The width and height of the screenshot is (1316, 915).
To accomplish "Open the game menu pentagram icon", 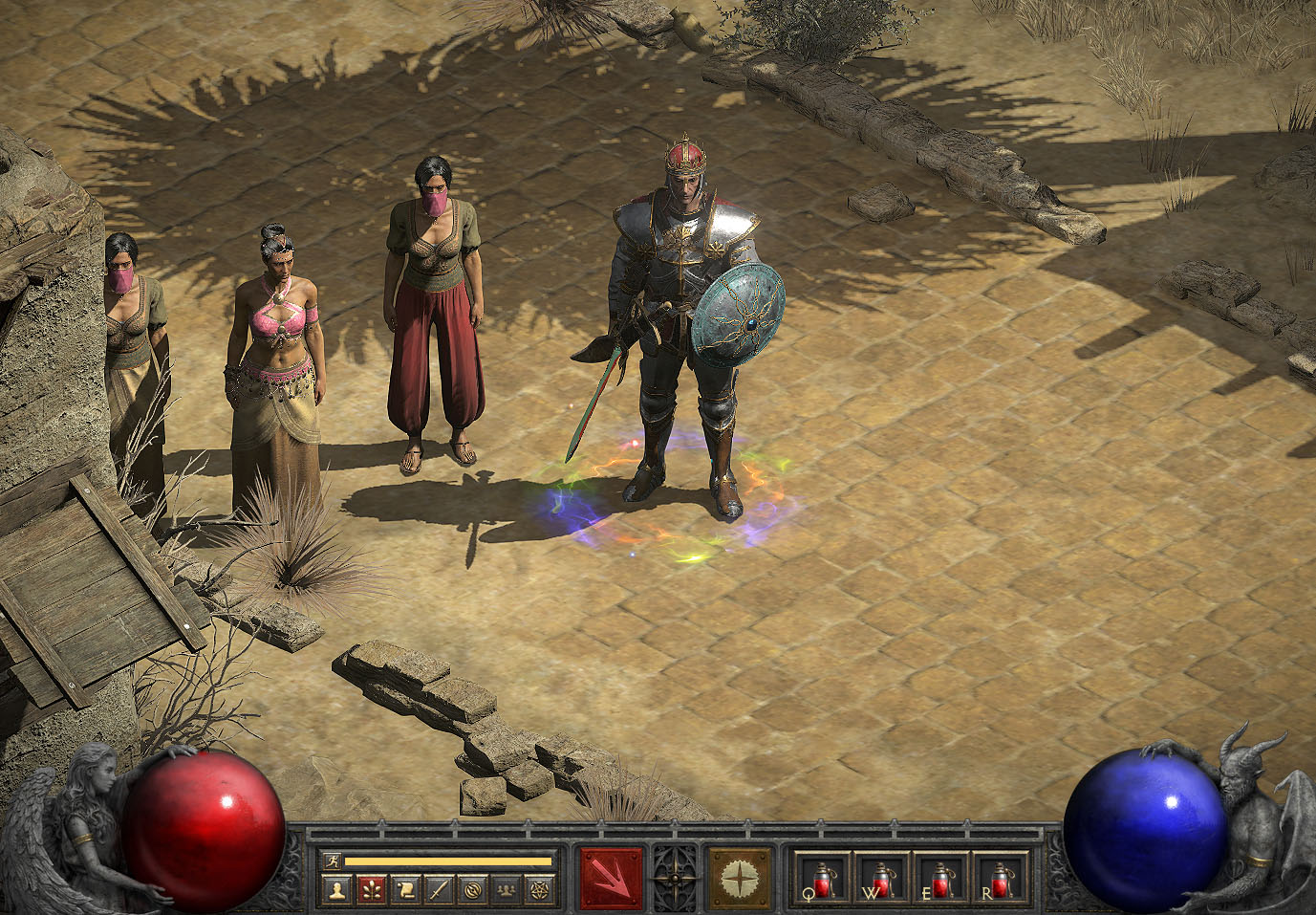I will tap(540, 890).
